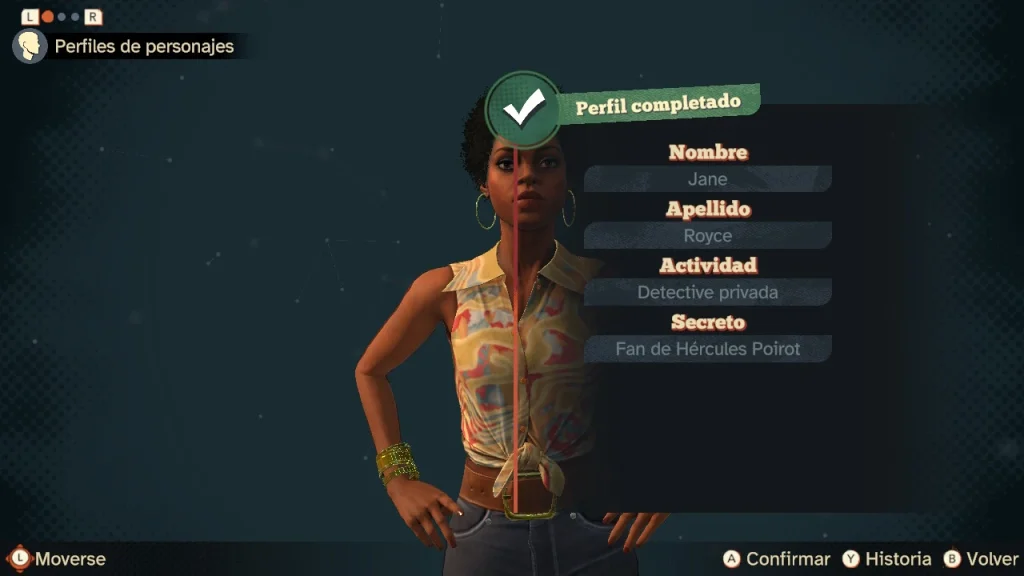Click the orange page indicator dot

(46, 17)
